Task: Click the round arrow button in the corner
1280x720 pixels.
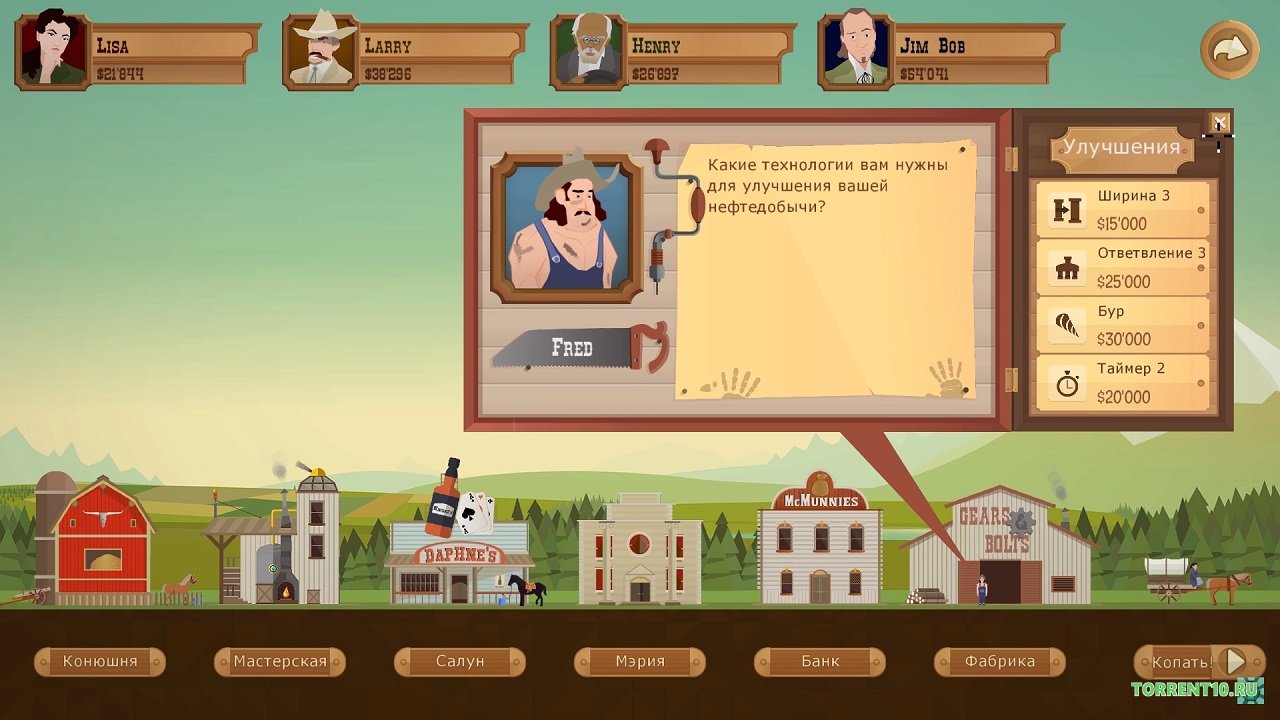Action: pos(1229,49)
